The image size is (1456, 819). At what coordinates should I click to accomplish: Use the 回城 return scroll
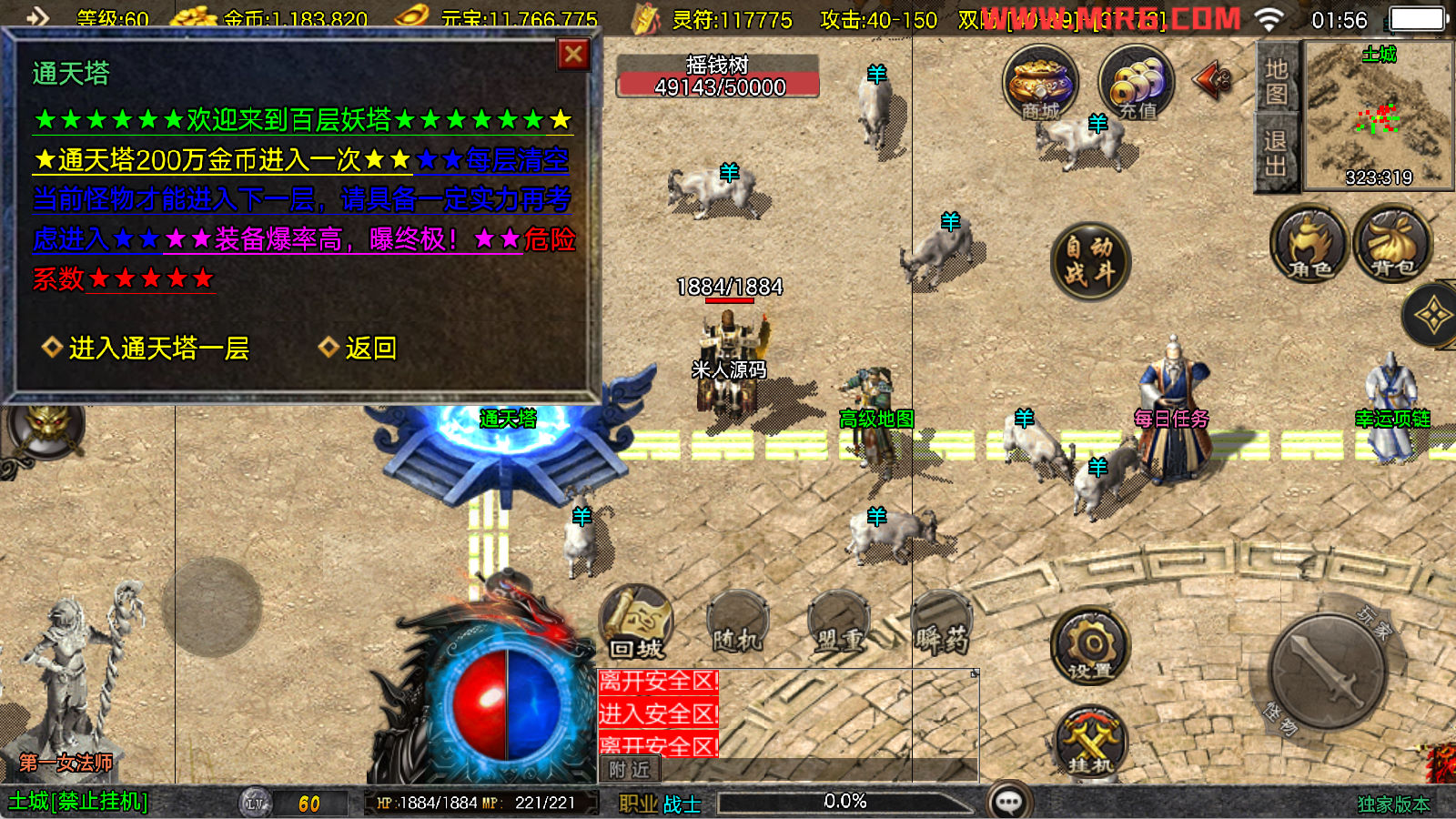point(637,624)
